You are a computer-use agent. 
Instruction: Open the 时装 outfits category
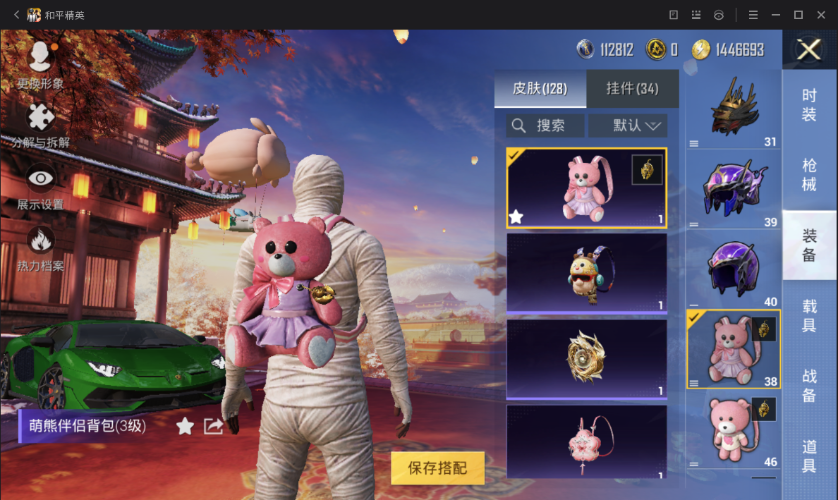[809, 105]
